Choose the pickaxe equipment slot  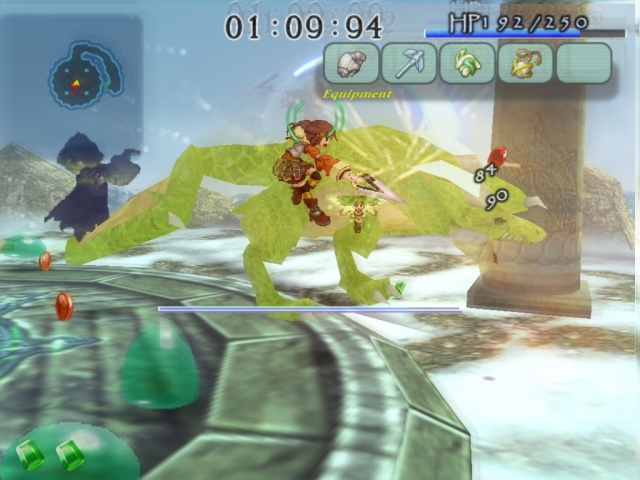coord(409,63)
